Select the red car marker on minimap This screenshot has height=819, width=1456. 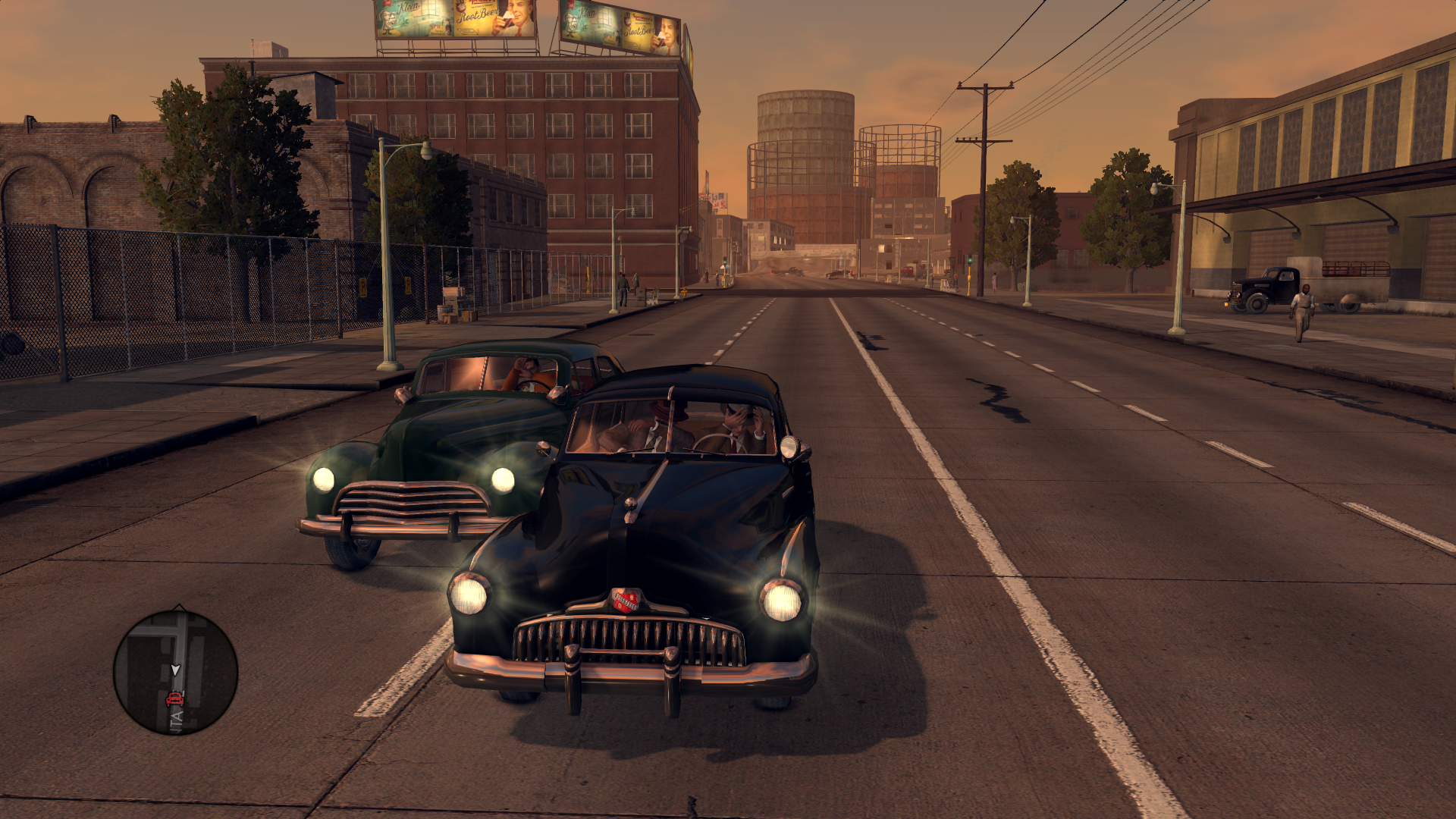tap(174, 698)
